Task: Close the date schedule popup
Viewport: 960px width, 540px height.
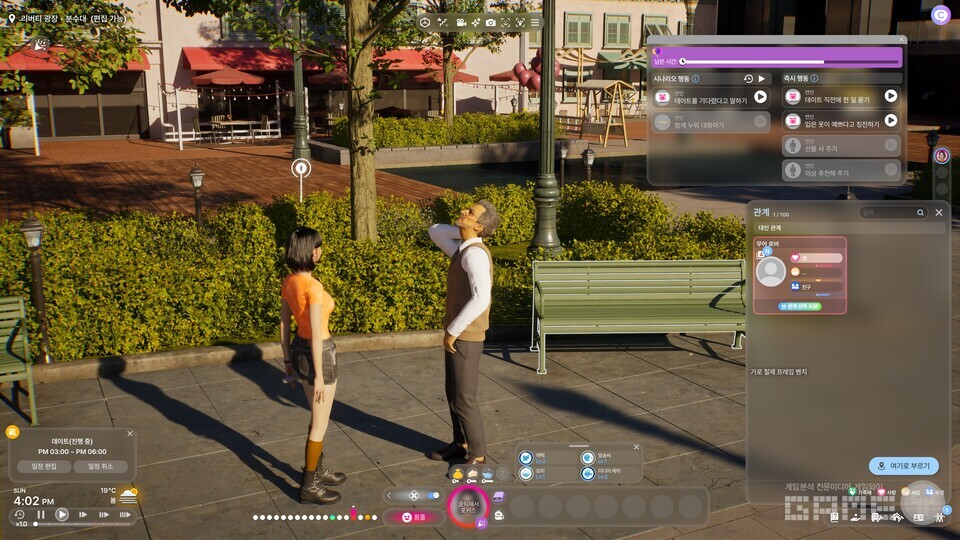Action: point(129,434)
